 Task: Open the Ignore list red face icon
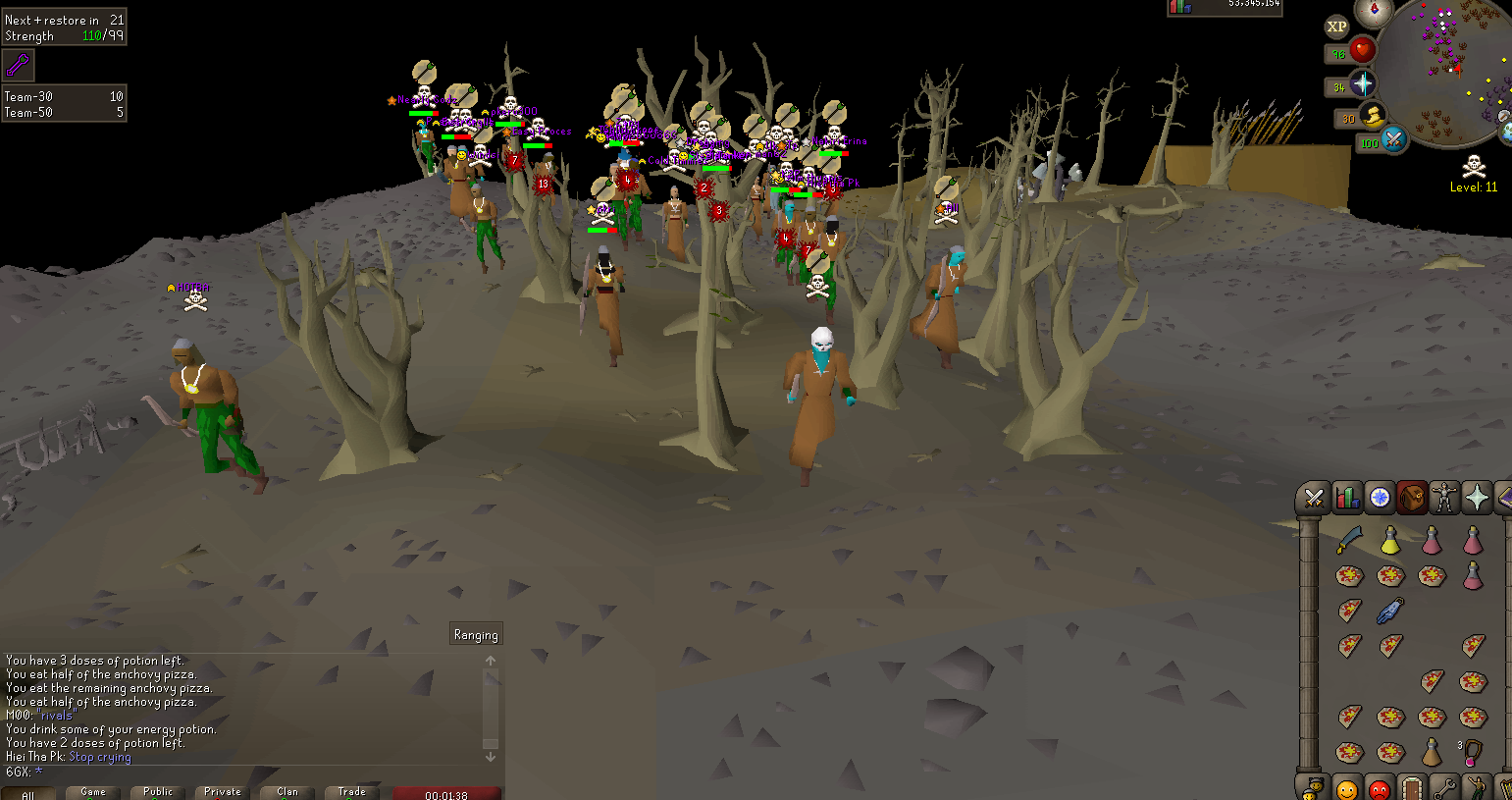coord(1379,788)
